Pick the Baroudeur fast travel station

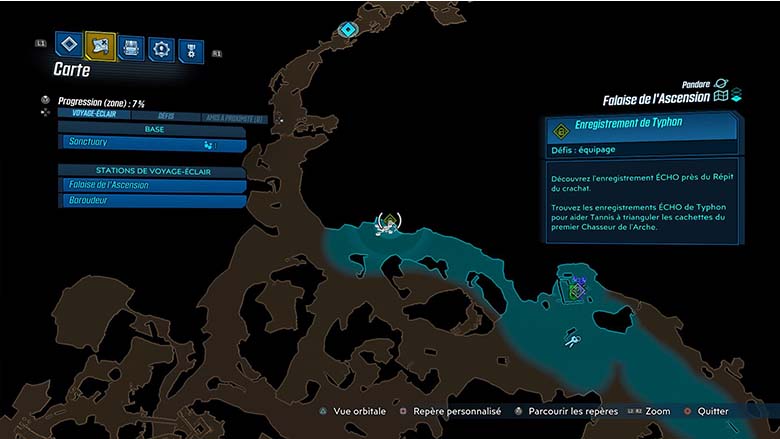coord(152,200)
